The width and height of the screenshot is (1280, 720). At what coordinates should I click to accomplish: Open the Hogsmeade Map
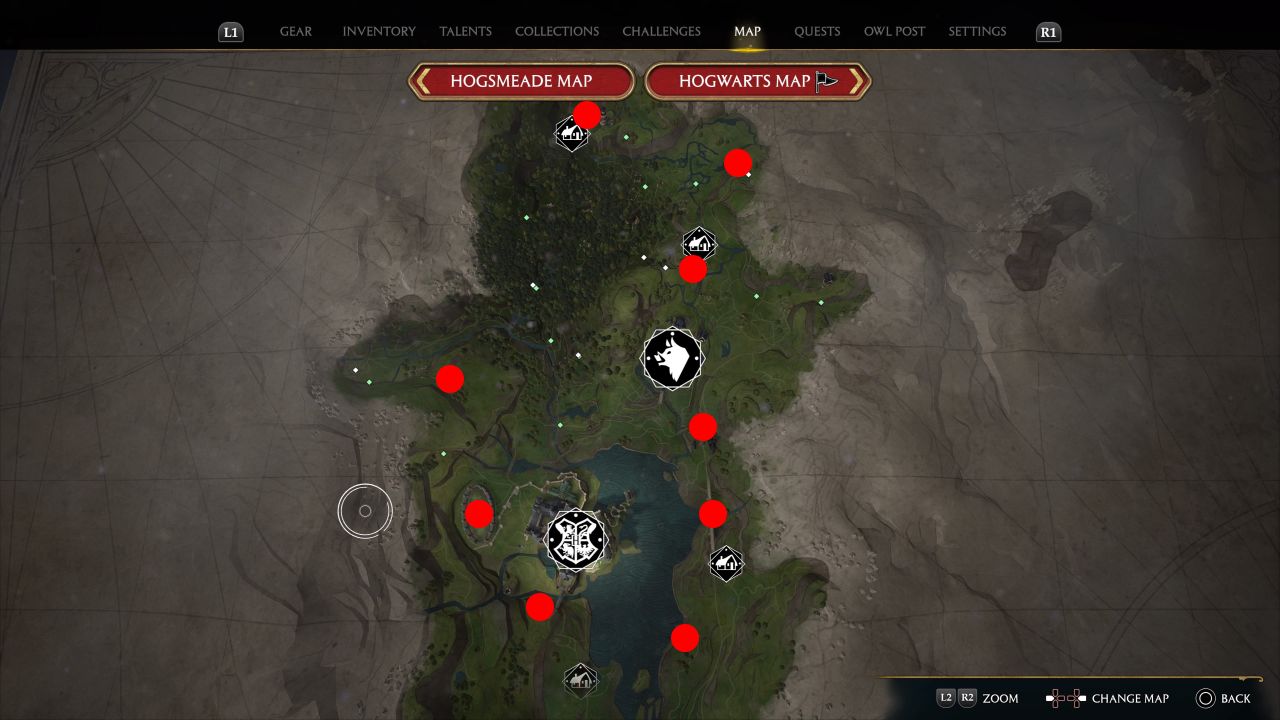[x=520, y=81]
